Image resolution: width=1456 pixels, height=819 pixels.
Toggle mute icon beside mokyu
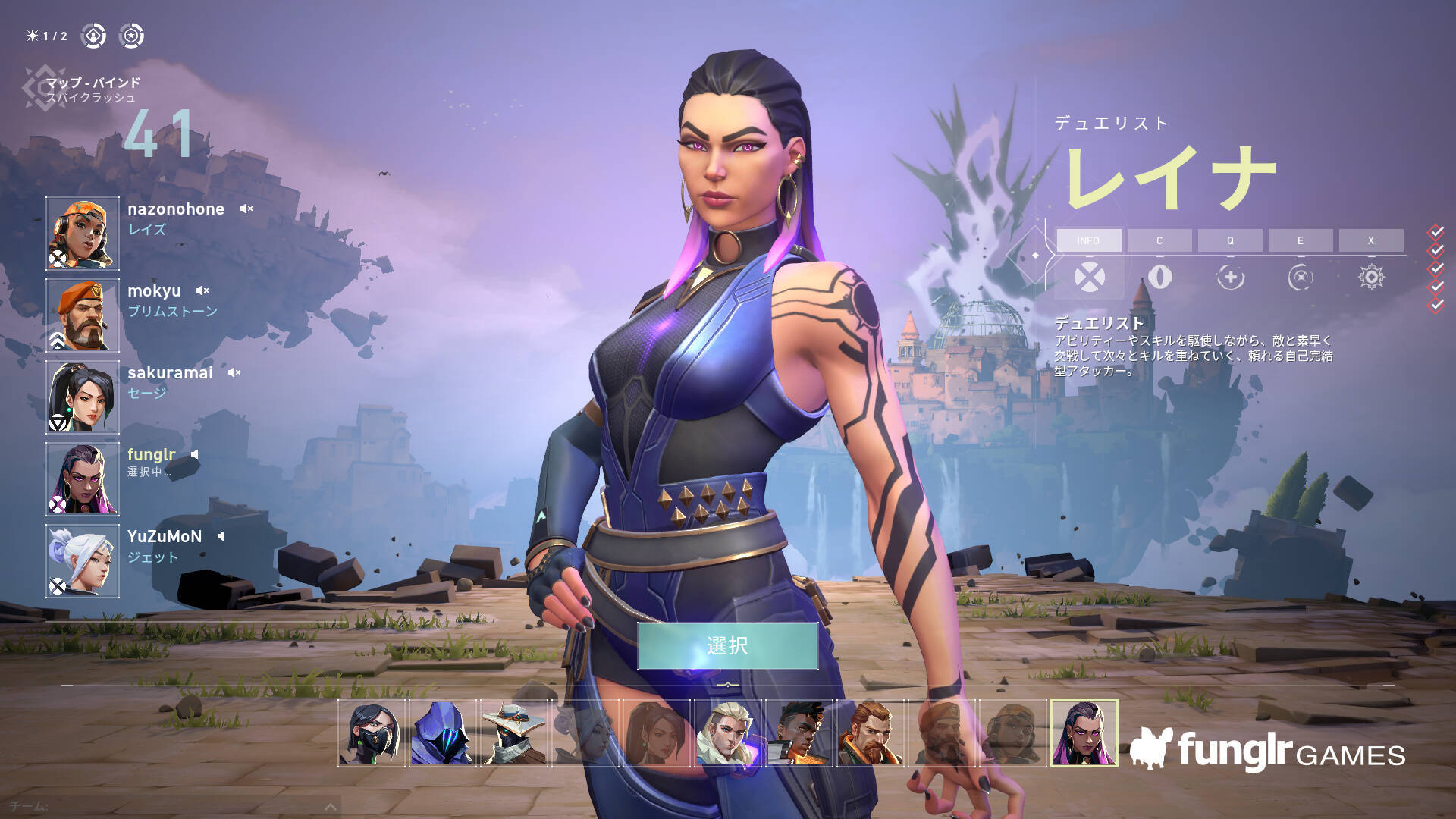coord(202,290)
